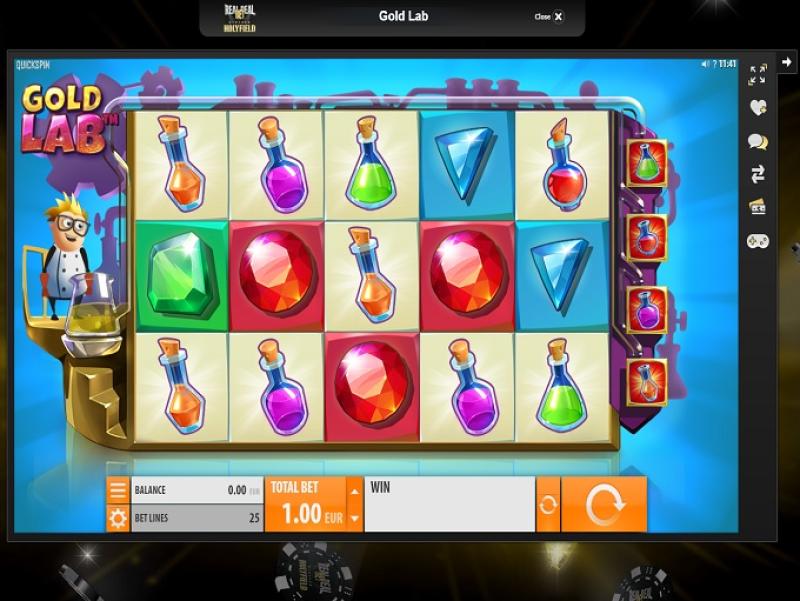Click the swap arrows icon in the sidebar
The height and width of the screenshot is (601, 800).
pyautogui.click(x=757, y=175)
